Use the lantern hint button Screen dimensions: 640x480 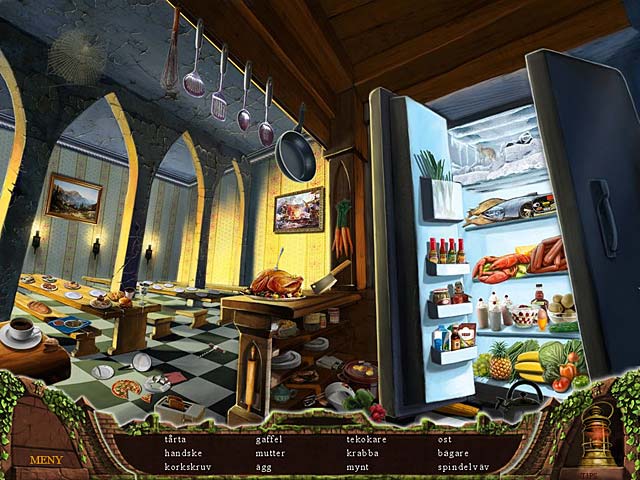[597, 437]
